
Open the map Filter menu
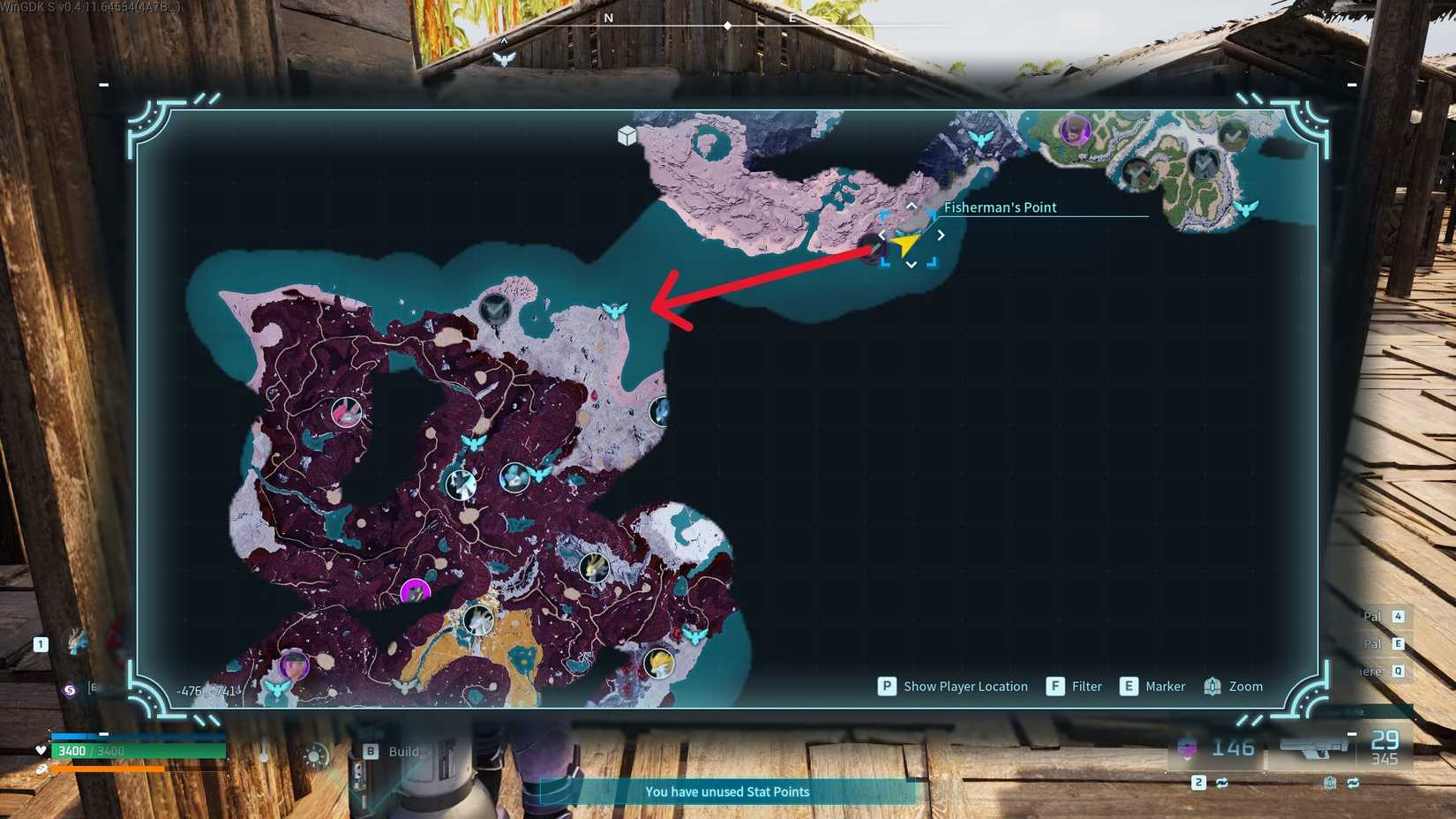pyautogui.click(x=1075, y=686)
